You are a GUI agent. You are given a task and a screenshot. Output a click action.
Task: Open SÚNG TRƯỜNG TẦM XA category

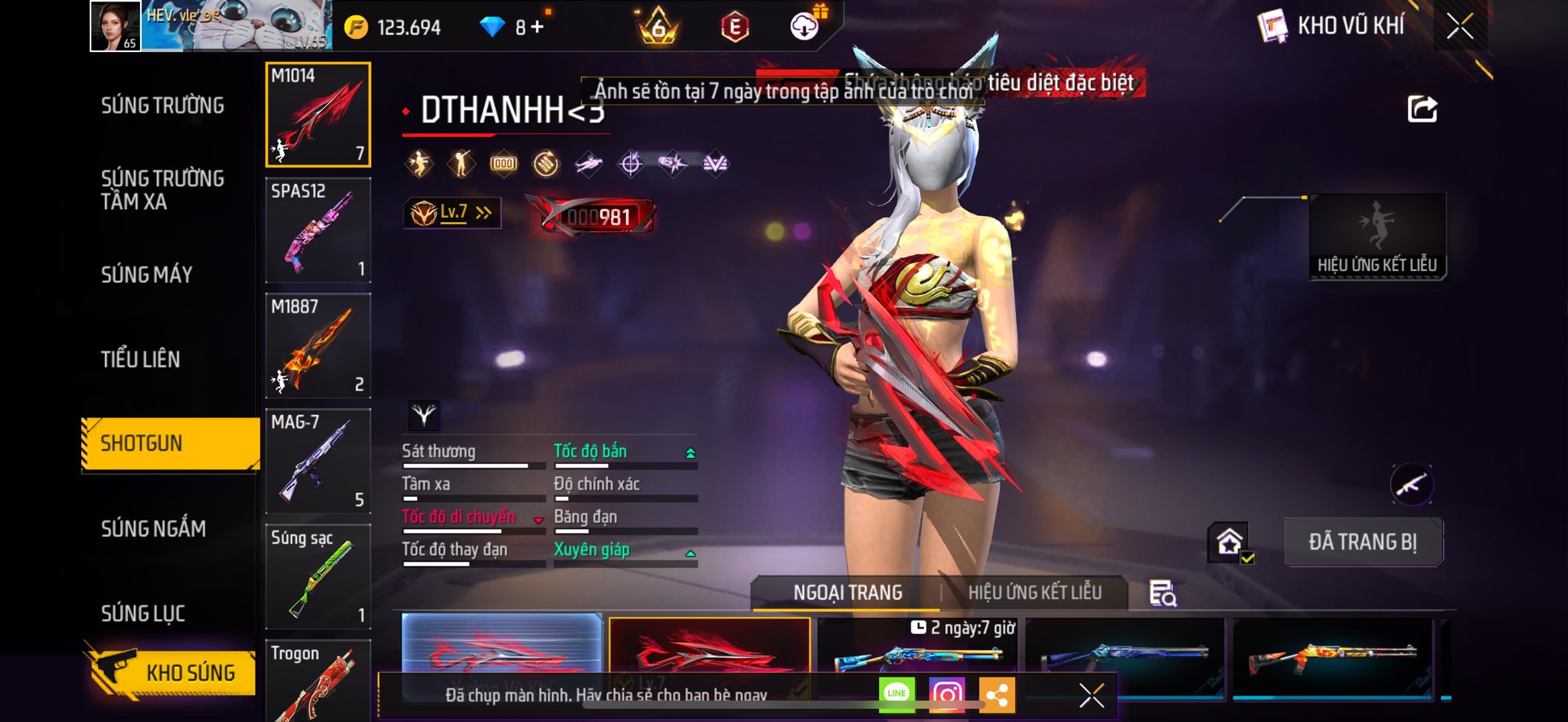(162, 190)
